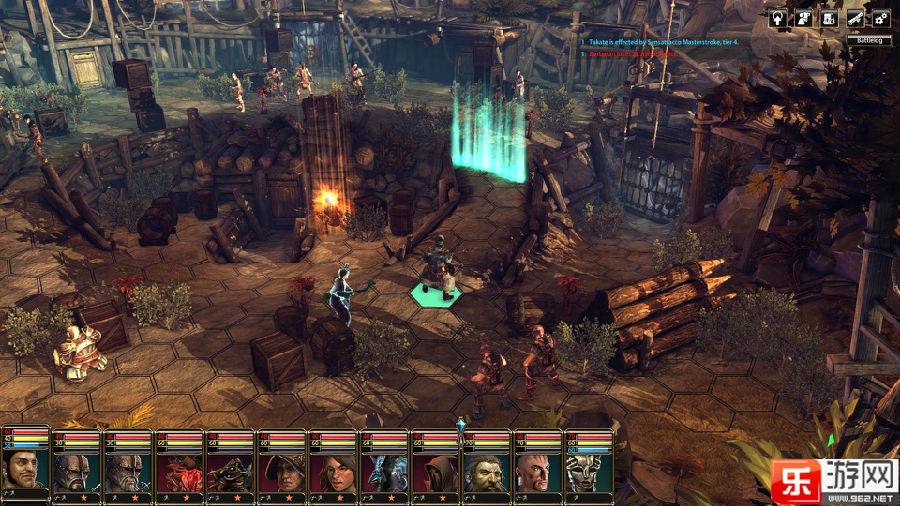Click the diagonal spyglass icon beside the gears

click(855, 18)
